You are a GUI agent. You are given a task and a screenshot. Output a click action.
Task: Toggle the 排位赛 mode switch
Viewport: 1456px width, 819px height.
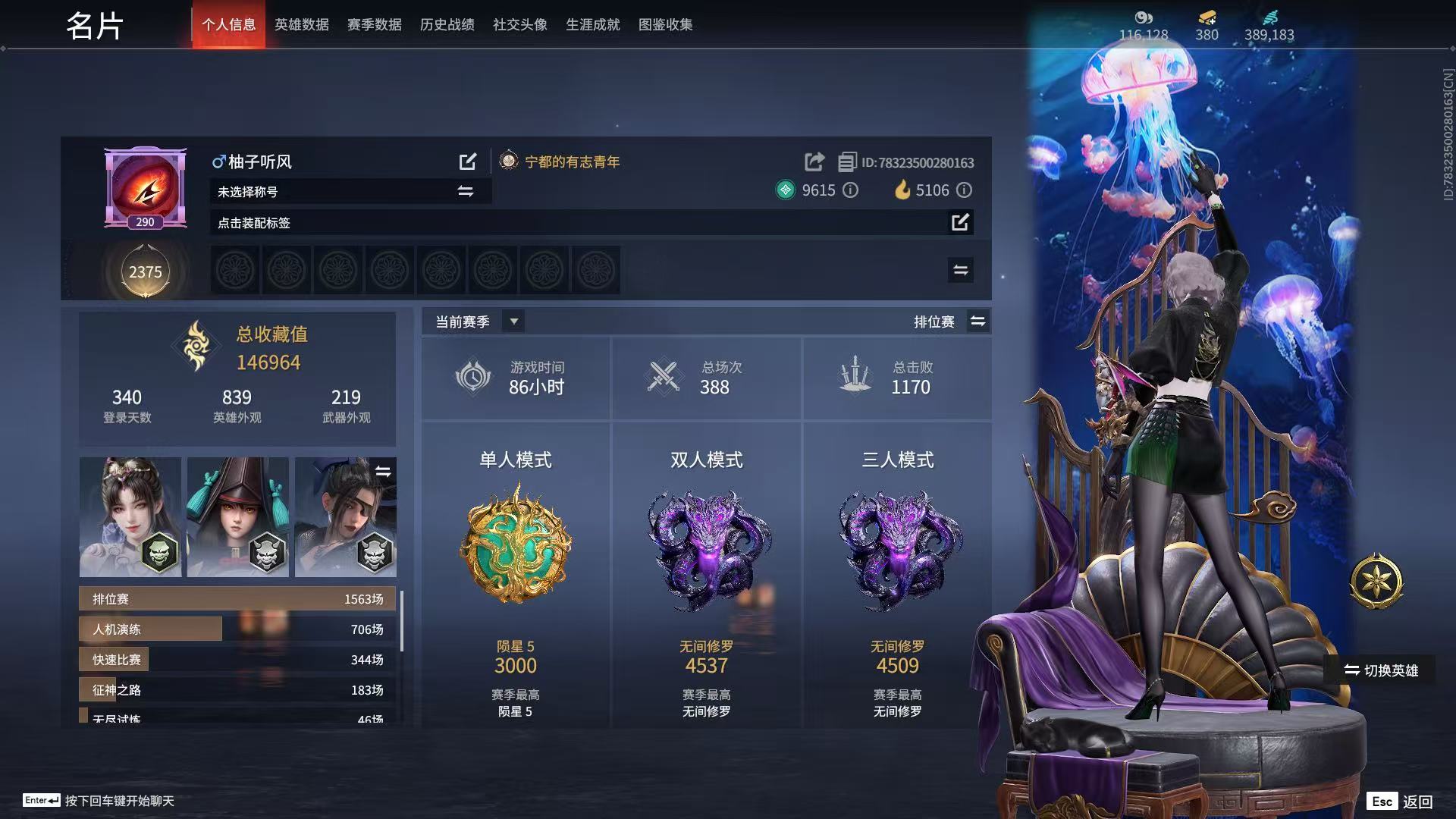(977, 322)
